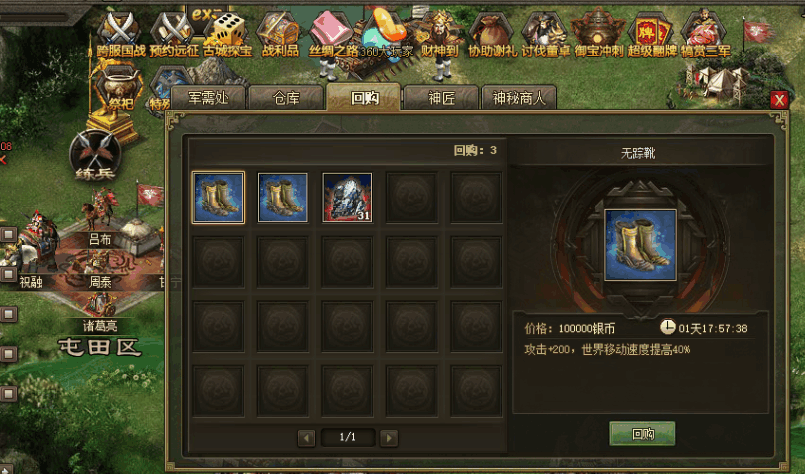This screenshot has height=474, width=805.
Task: Select the 回购 tab
Action: tap(363, 98)
